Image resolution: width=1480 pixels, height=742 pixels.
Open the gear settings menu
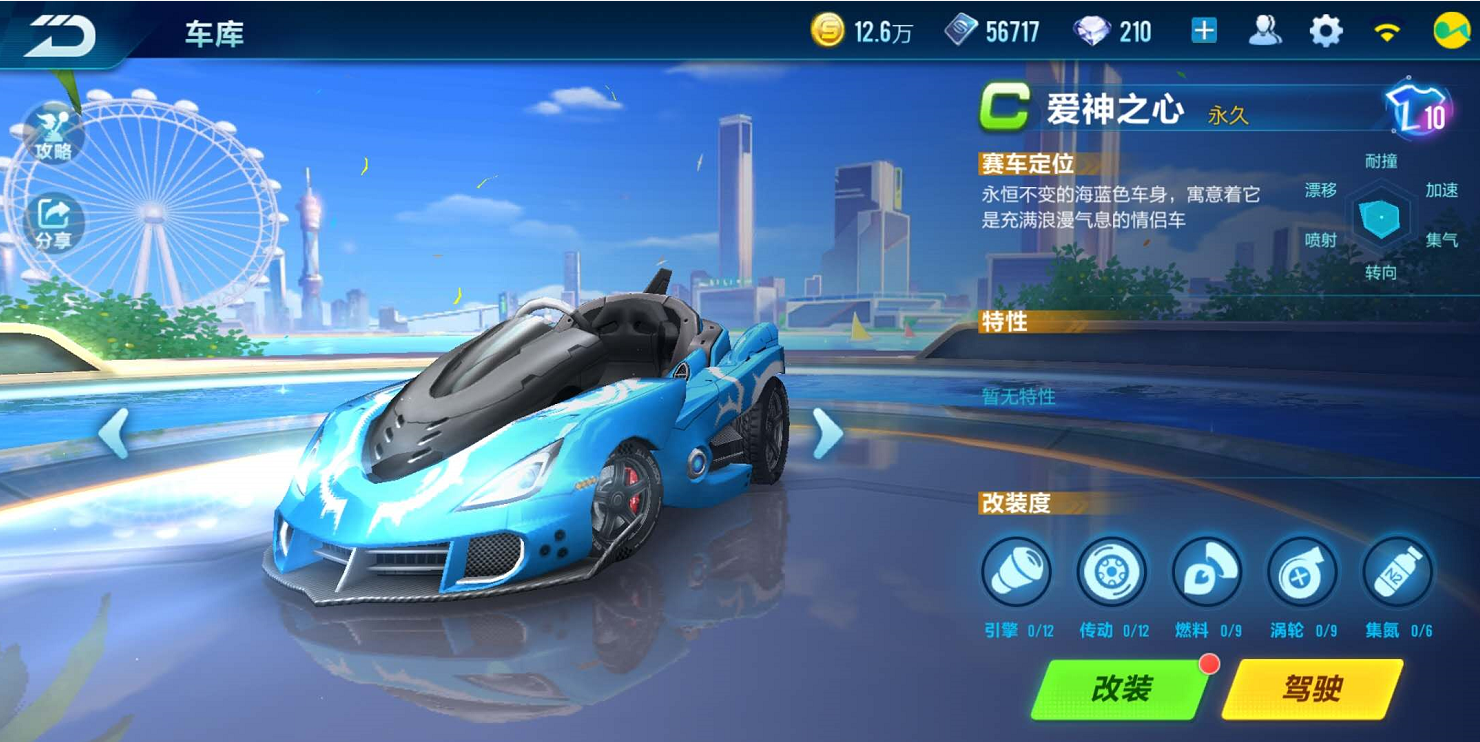[x=1326, y=32]
